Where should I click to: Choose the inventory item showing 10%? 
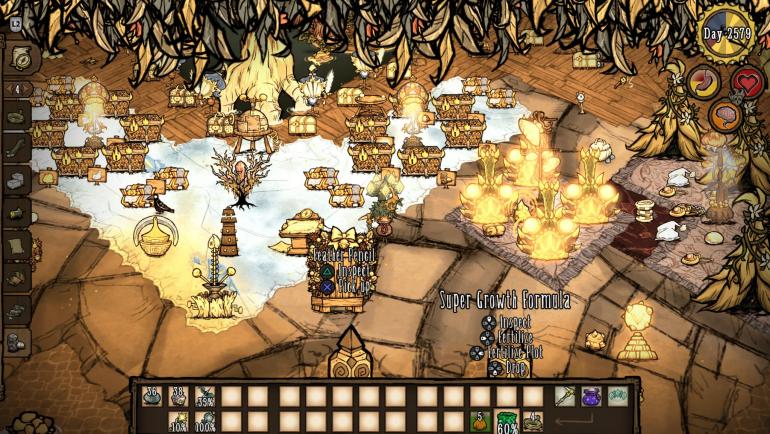click(179, 422)
